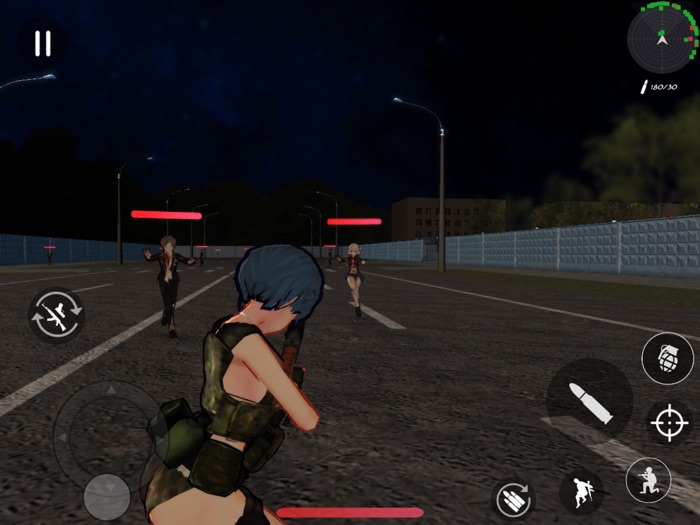Image resolution: width=700 pixels, height=525 pixels.
Task: Open the circular radar minimap
Action: [661, 37]
